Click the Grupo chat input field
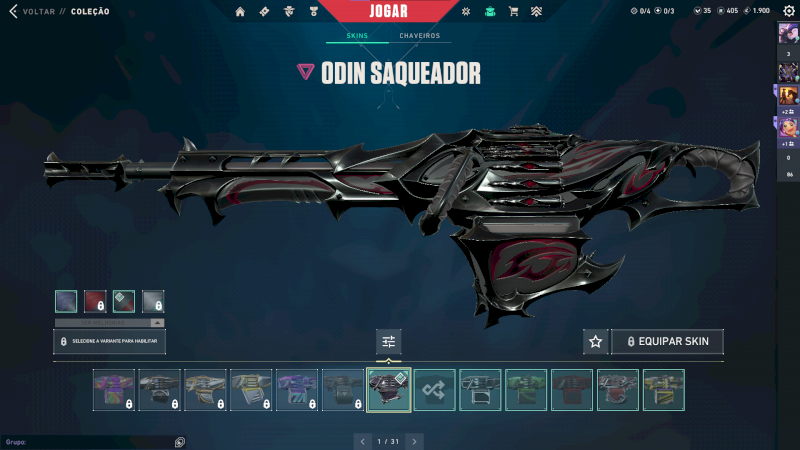This screenshot has width=800, height=450. pyautogui.click(x=90, y=441)
